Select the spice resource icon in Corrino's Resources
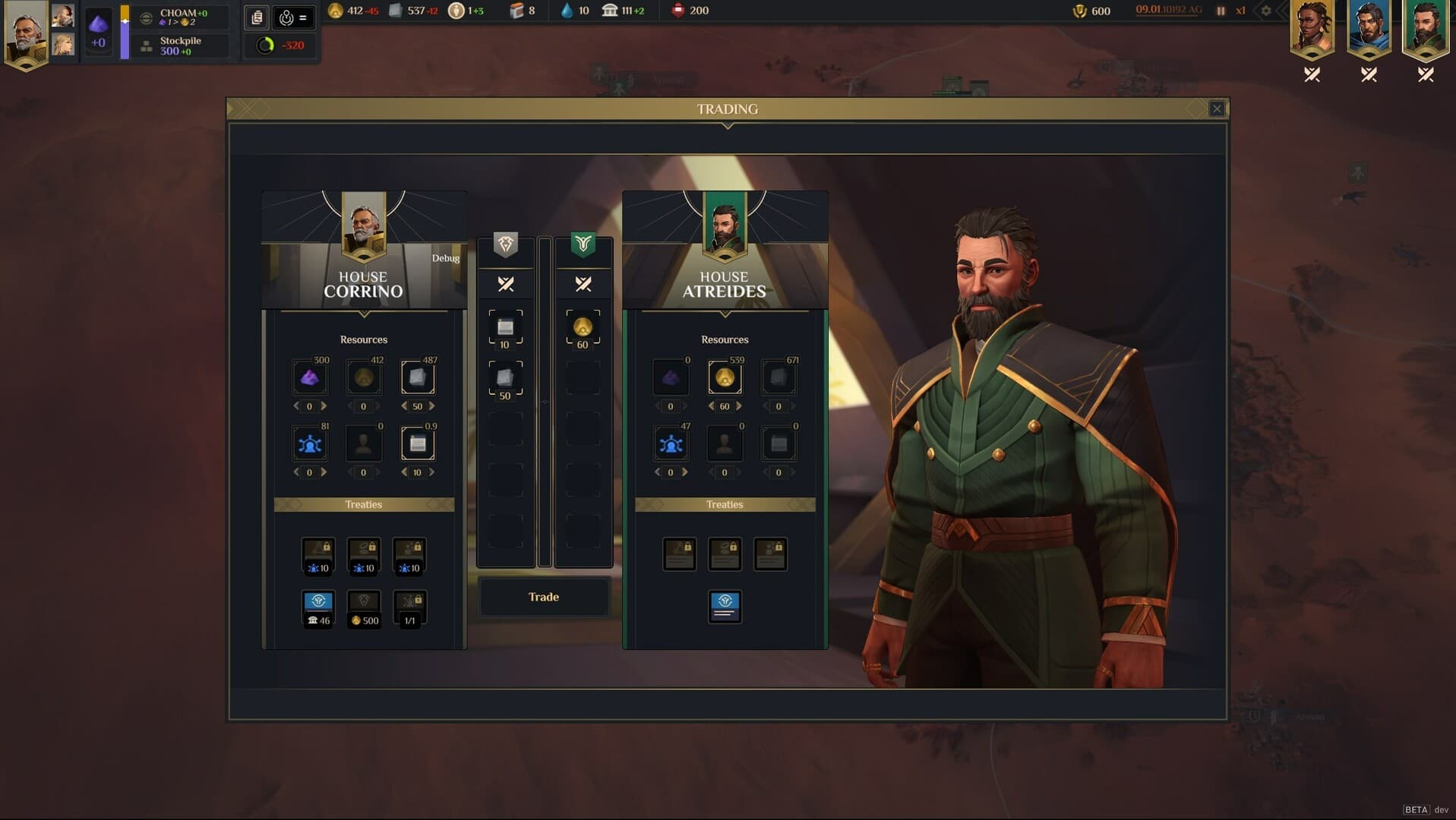 pos(310,377)
